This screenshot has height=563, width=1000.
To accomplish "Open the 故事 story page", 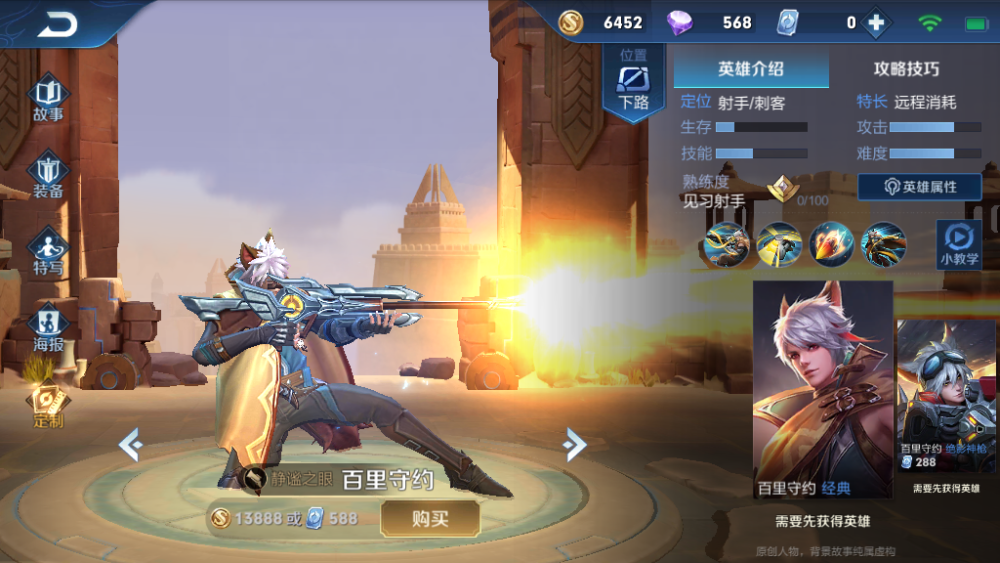I will (48, 99).
